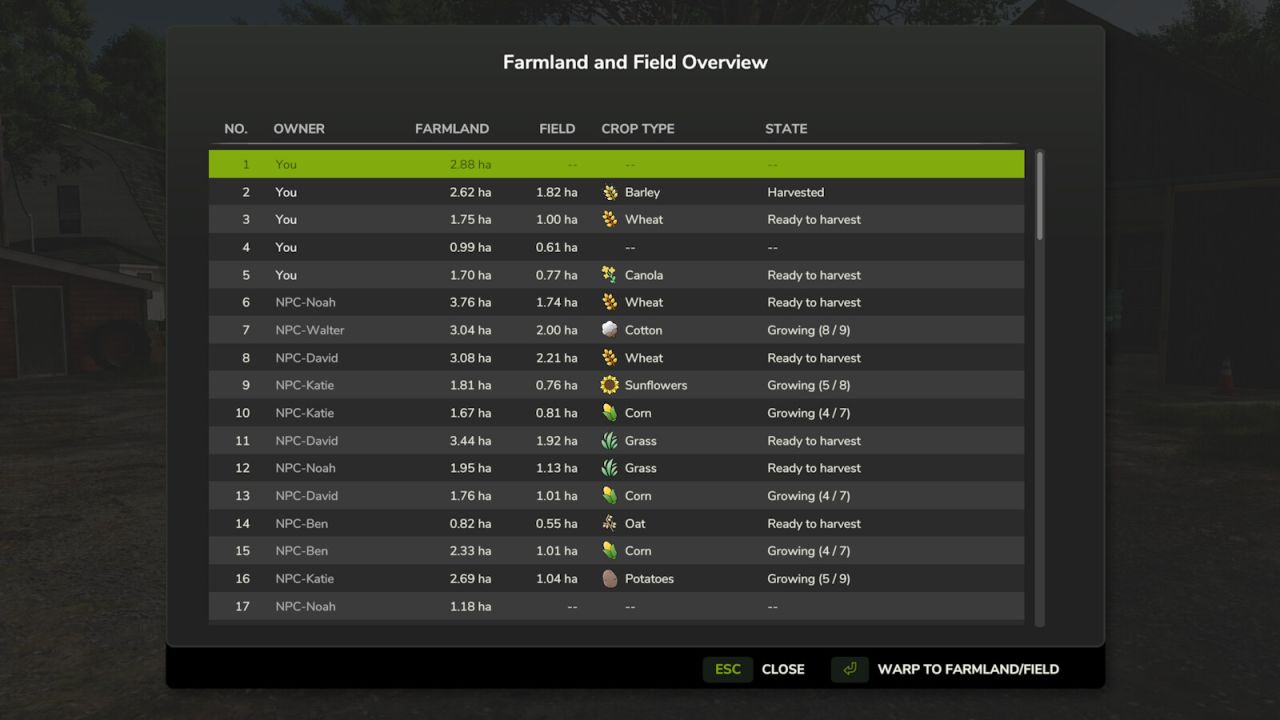This screenshot has width=1280, height=720.
Task: Select NPC-Noah's wheat field row 6
Action: point(615,302)
